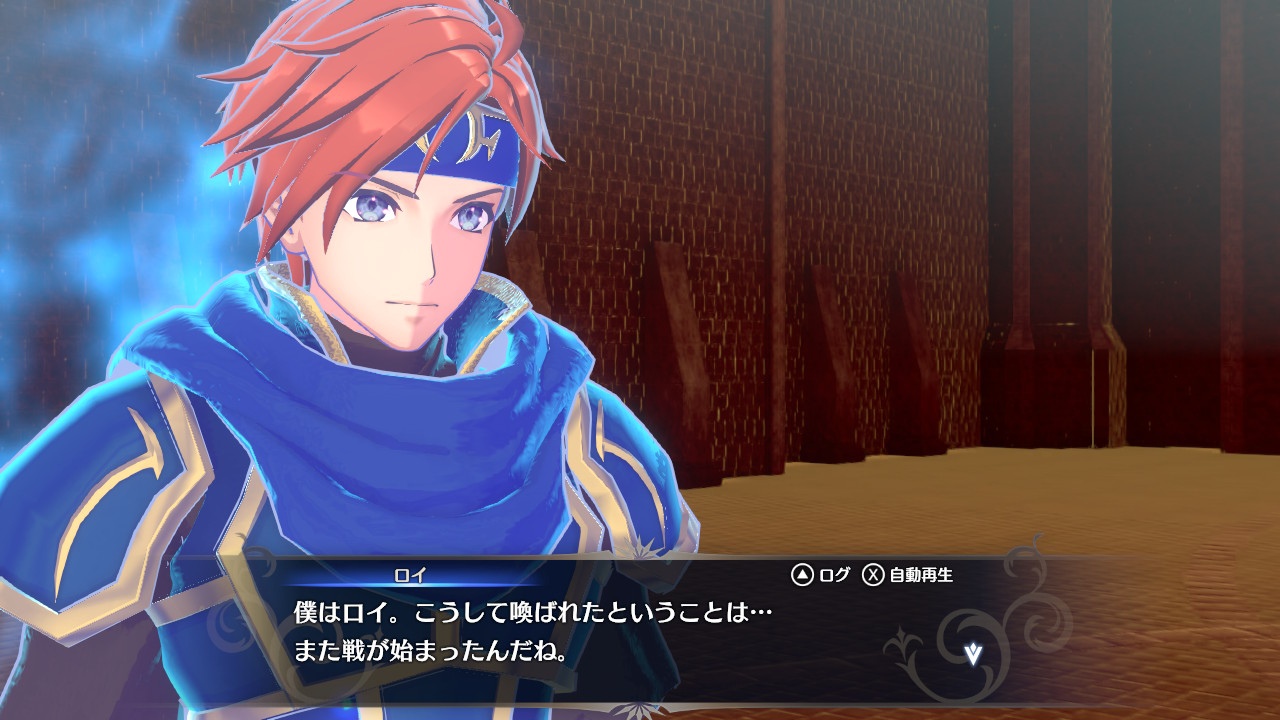Advance dialogue with the down arrow
The height and width of the screenshot is (720, 1280).
point(973,654)
